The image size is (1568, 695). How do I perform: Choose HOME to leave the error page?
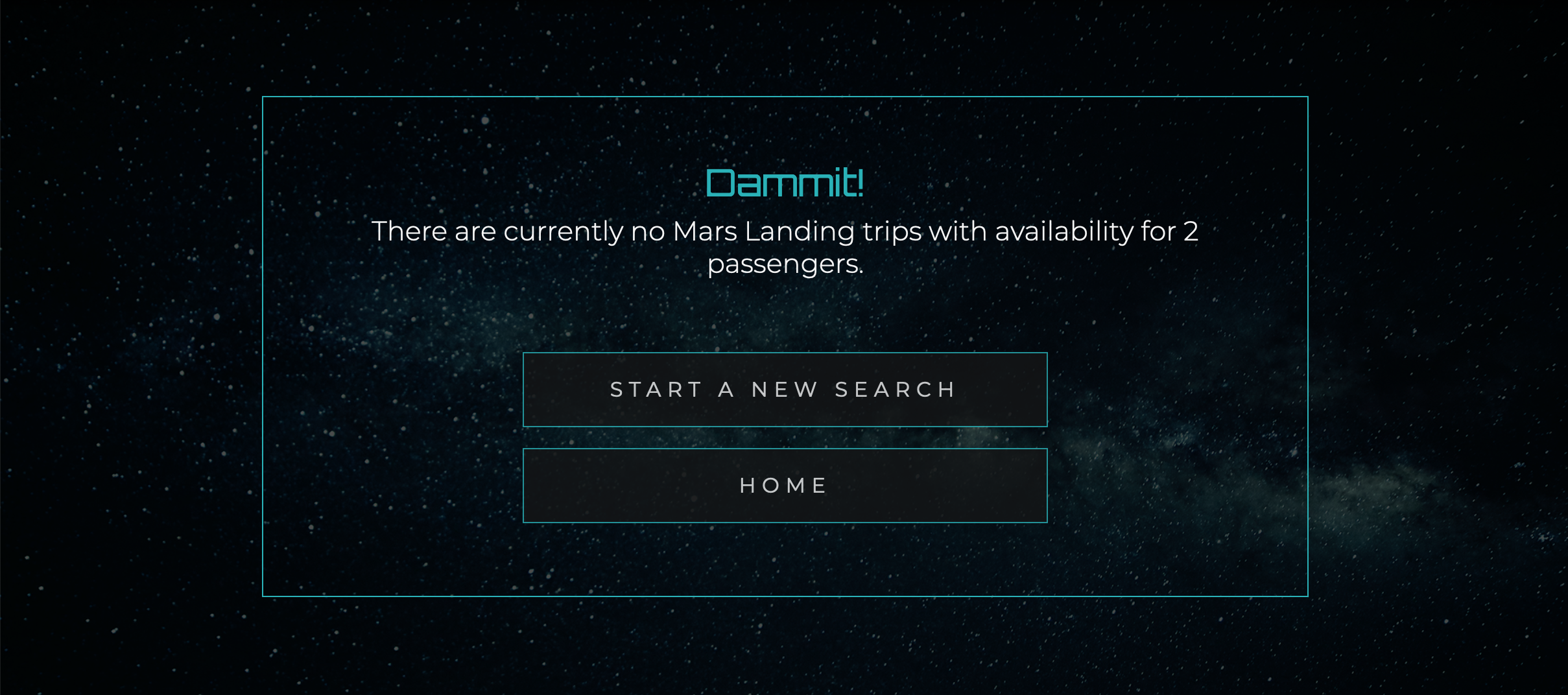tap(783, 484)
